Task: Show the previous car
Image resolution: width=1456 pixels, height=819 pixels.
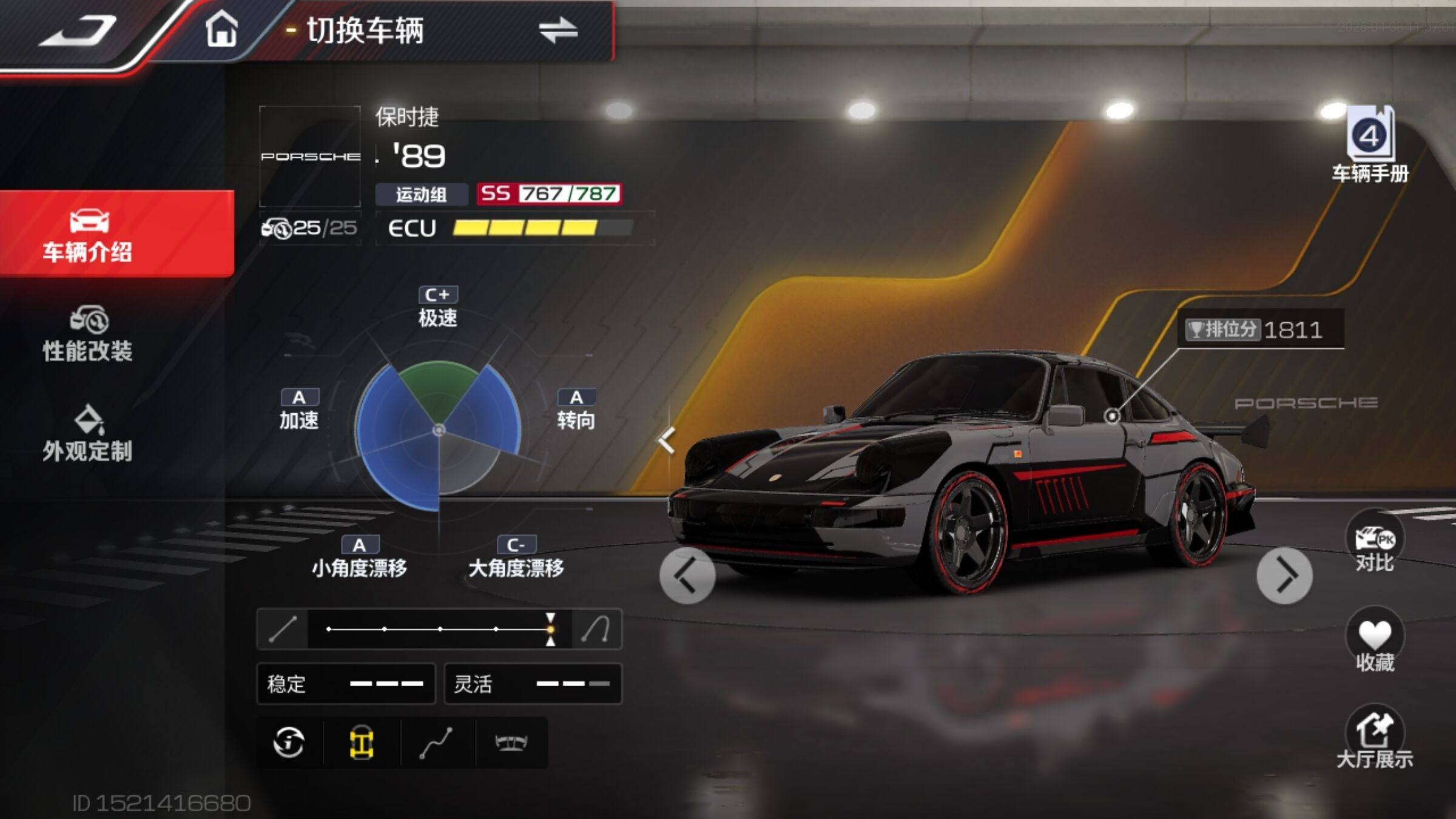Action: pos(687,575)
